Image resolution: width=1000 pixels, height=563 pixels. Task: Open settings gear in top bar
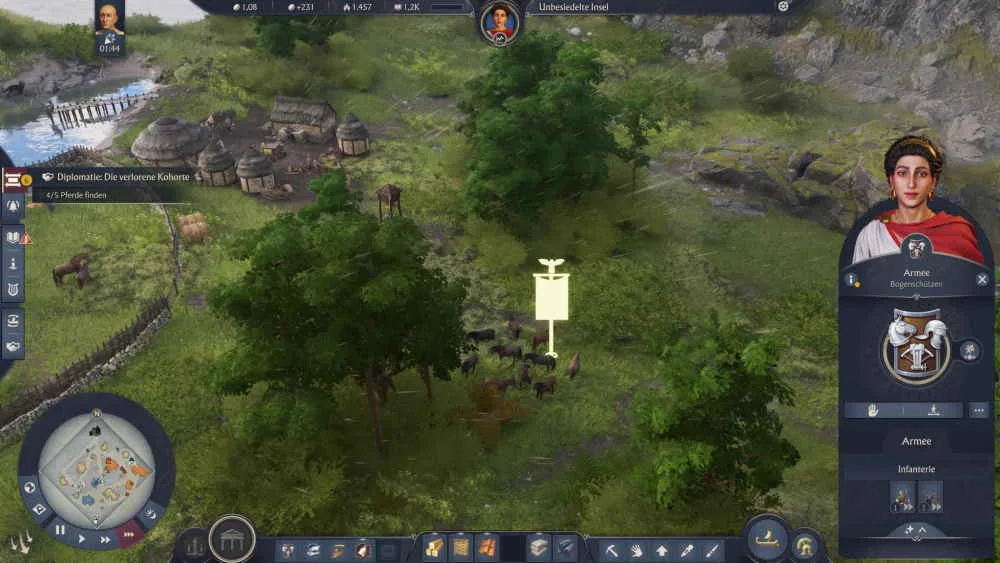(x=783, y=6)
